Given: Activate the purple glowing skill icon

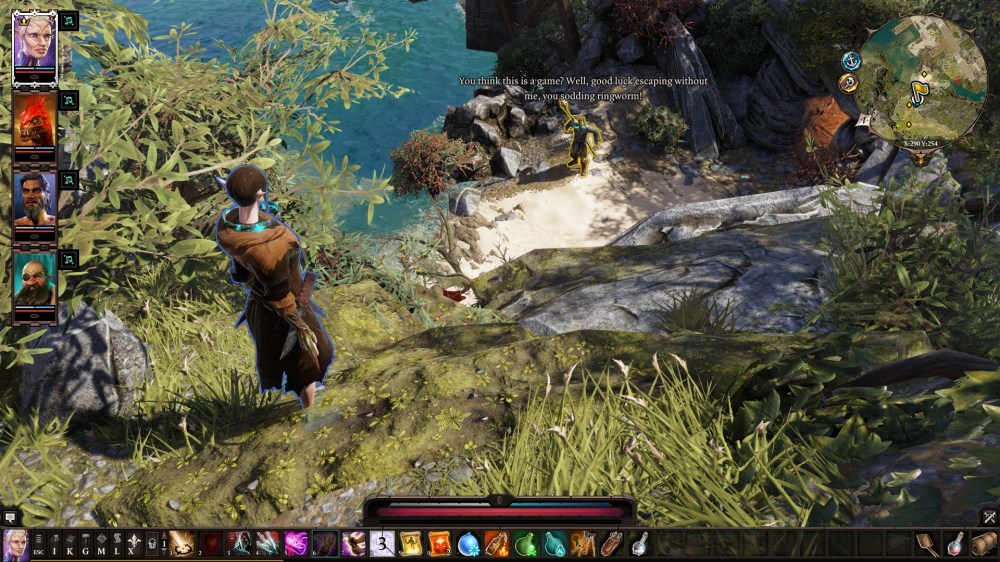Looking at the screenshot, I should (x=296, y=544).
